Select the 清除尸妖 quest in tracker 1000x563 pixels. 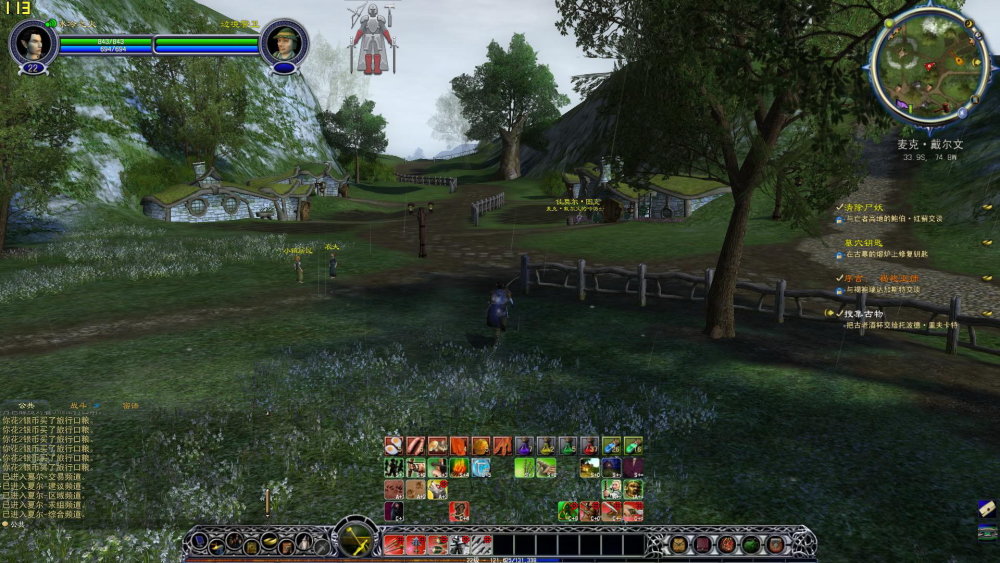pyautogui.click(x=864, y=207)
